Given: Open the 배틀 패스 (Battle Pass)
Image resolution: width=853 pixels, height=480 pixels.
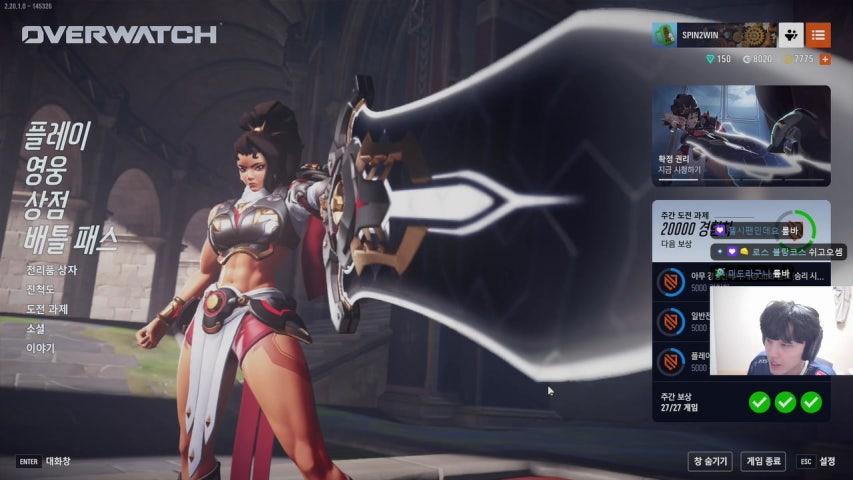Looking at the screenshot, I should 70,239.
